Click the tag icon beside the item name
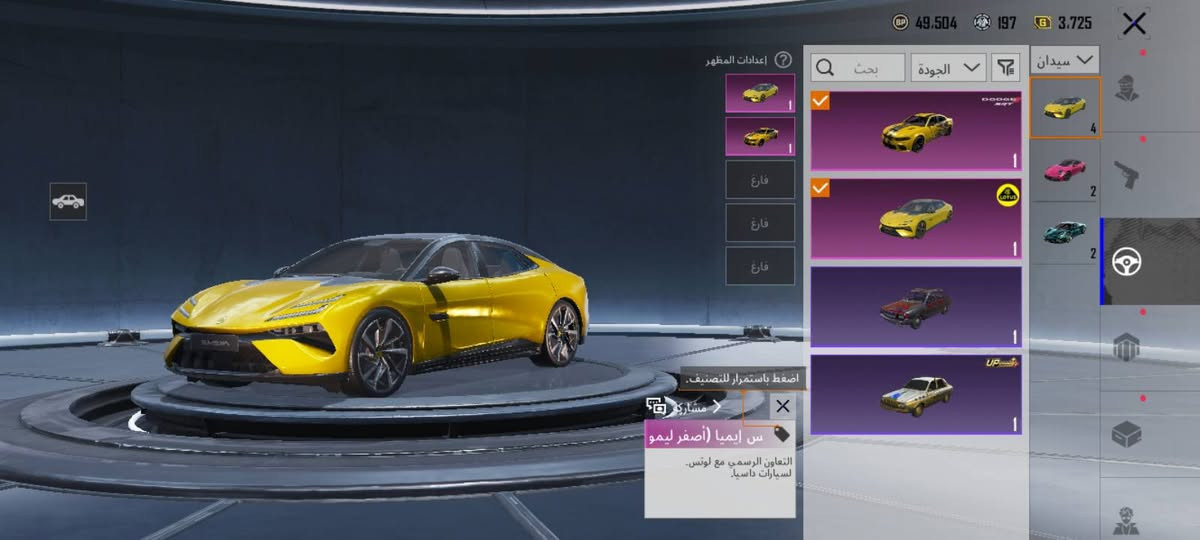The height and width of the screenshot is (540, 1200). coord(781,435)
